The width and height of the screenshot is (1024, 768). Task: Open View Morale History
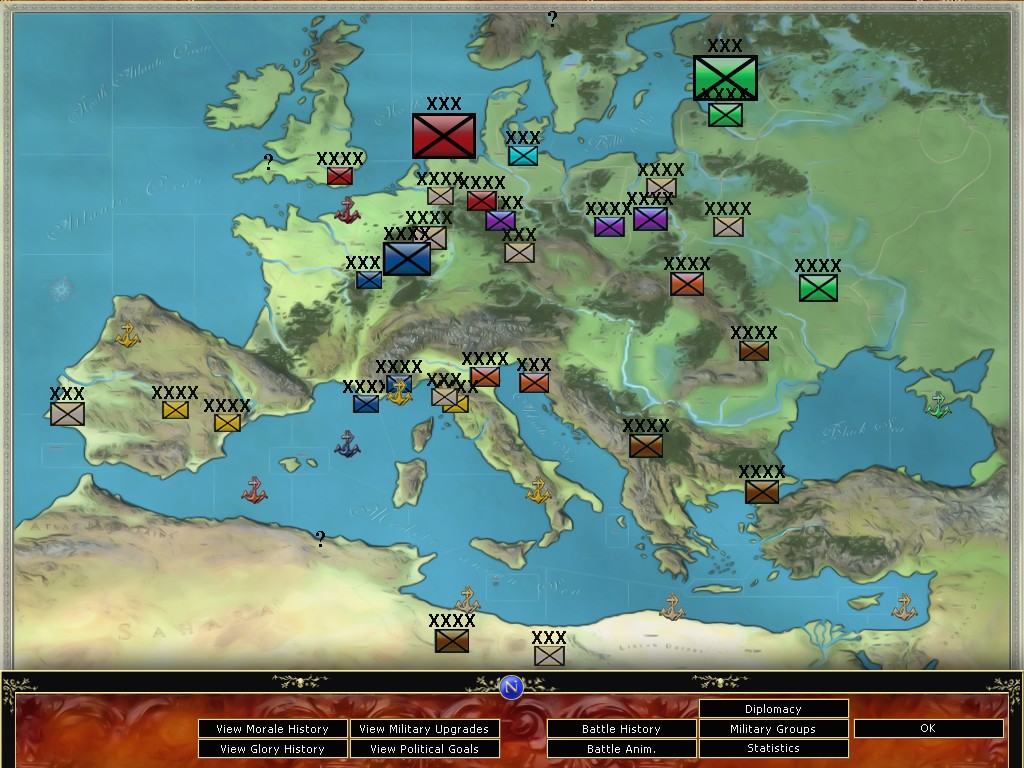tap(272, 729)
